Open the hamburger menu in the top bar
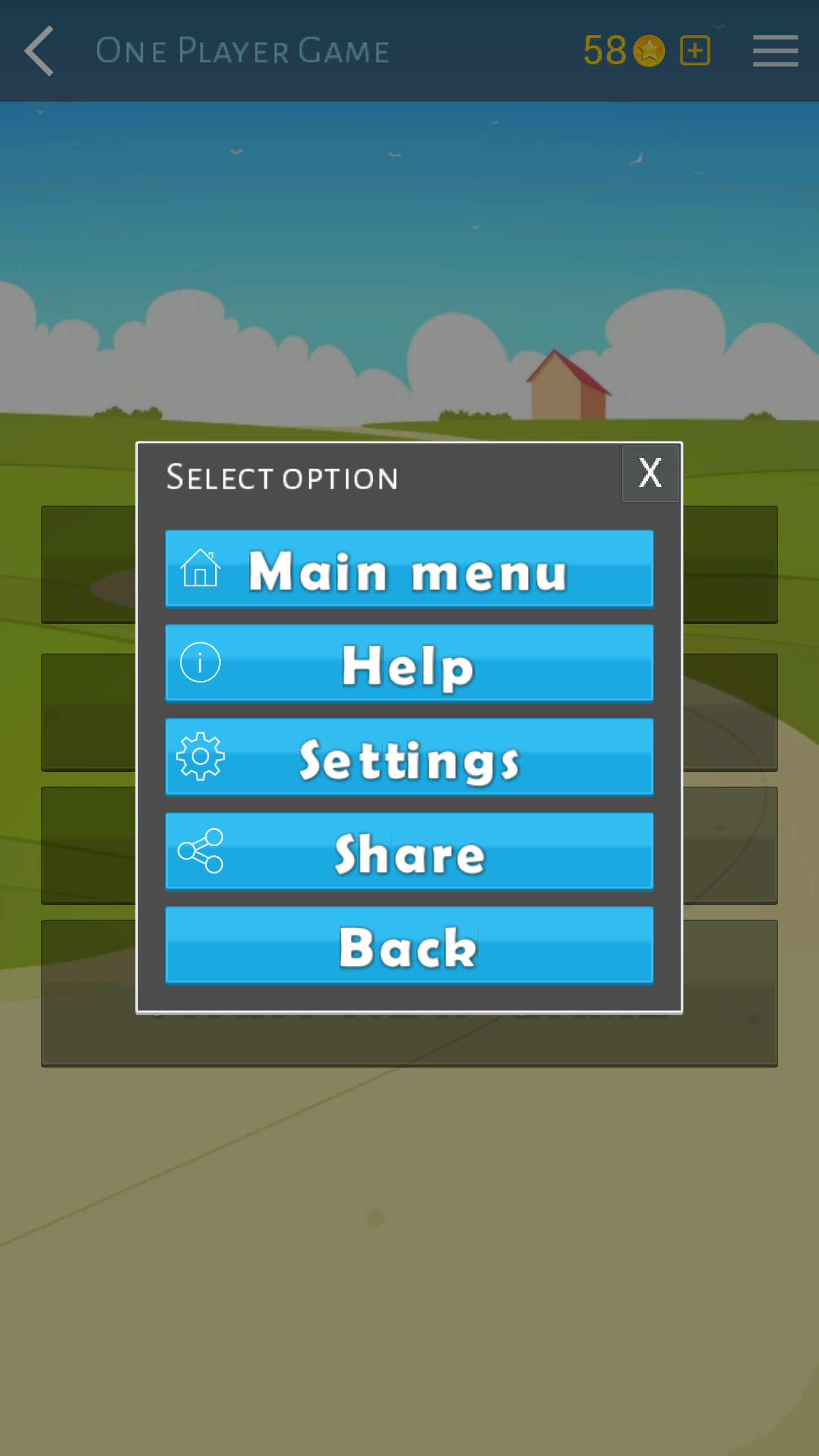 (775, 50)
